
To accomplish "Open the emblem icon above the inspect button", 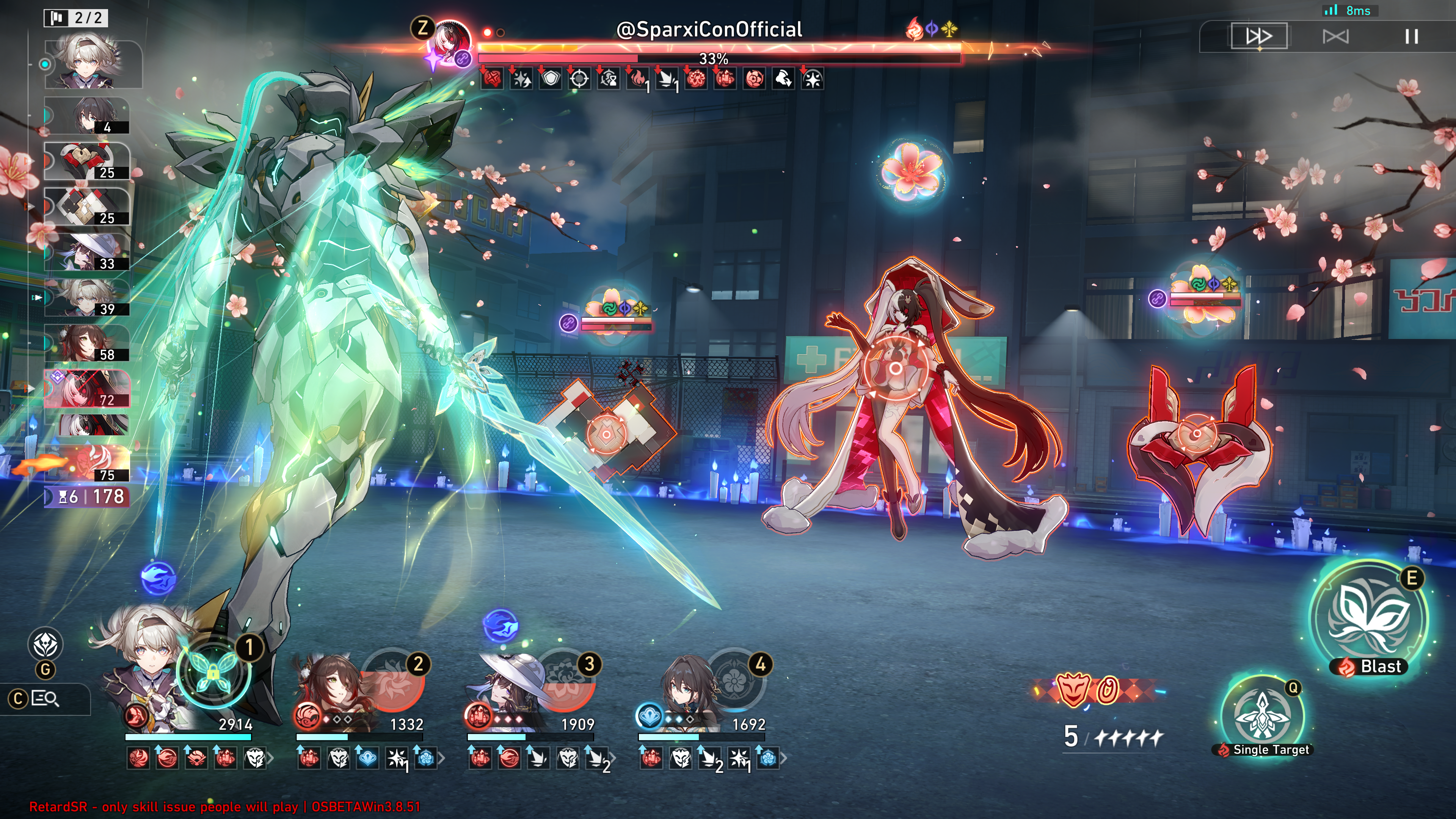I will [x=45, y=644].
